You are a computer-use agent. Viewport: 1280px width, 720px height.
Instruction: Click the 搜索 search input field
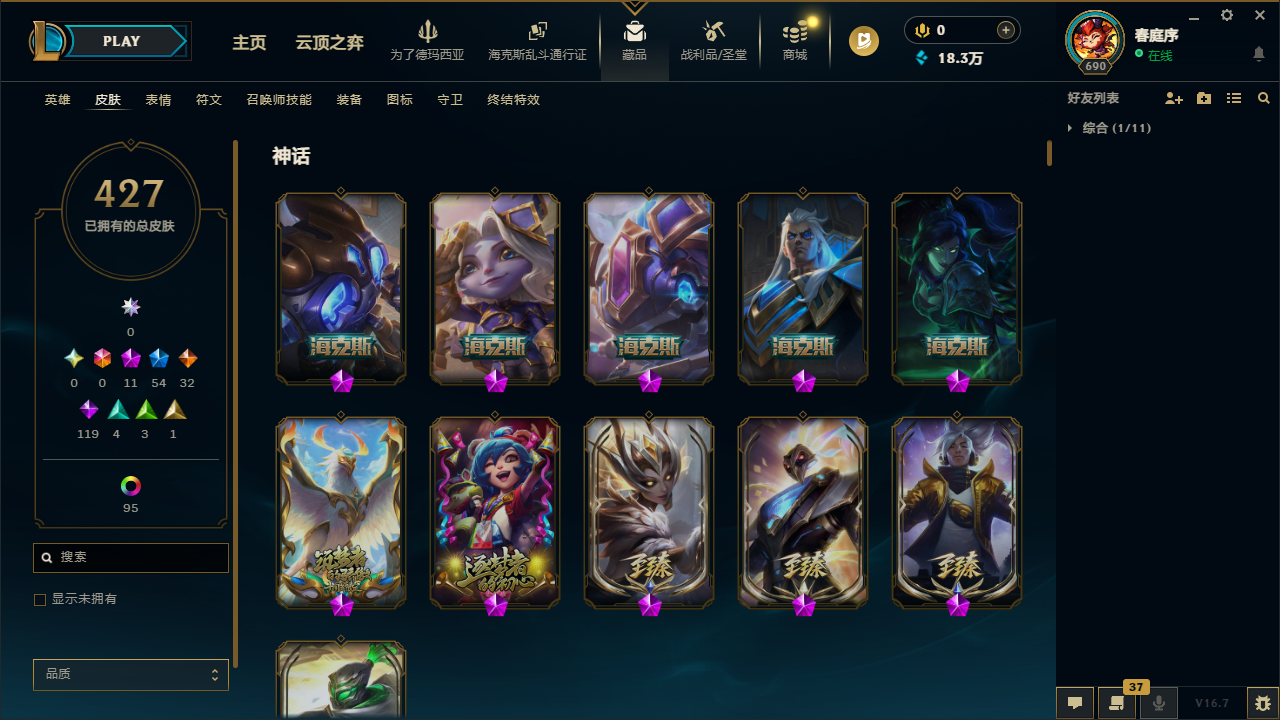(x=130, y=557)
